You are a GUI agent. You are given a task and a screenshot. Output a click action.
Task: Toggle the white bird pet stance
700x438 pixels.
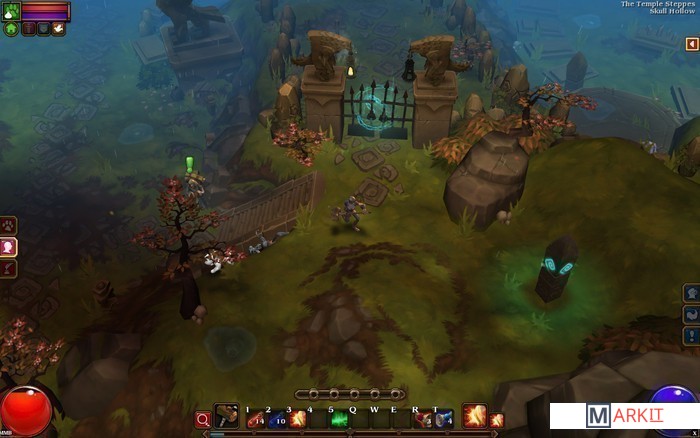point(59,29)
